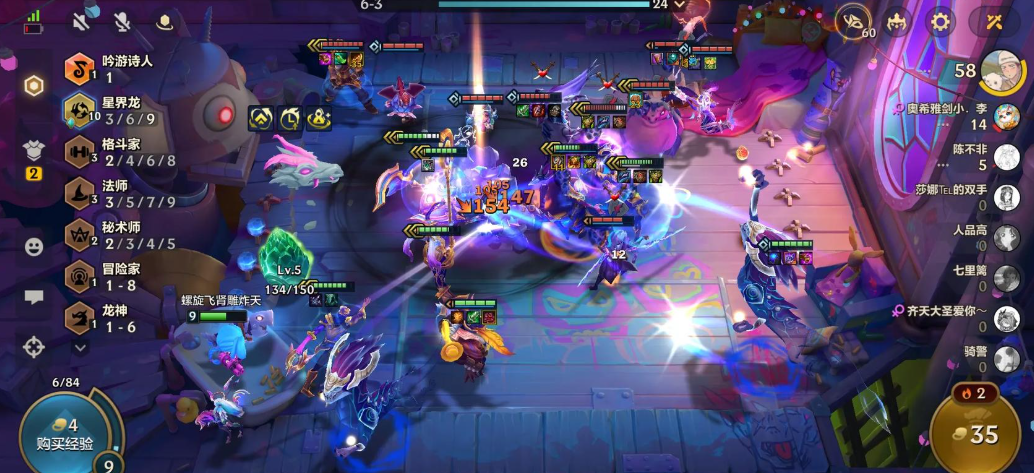The image size is (1034, 473).
Task: Open the gold 35 shop button
Action: pyautogui.click(x=976, y=434)
